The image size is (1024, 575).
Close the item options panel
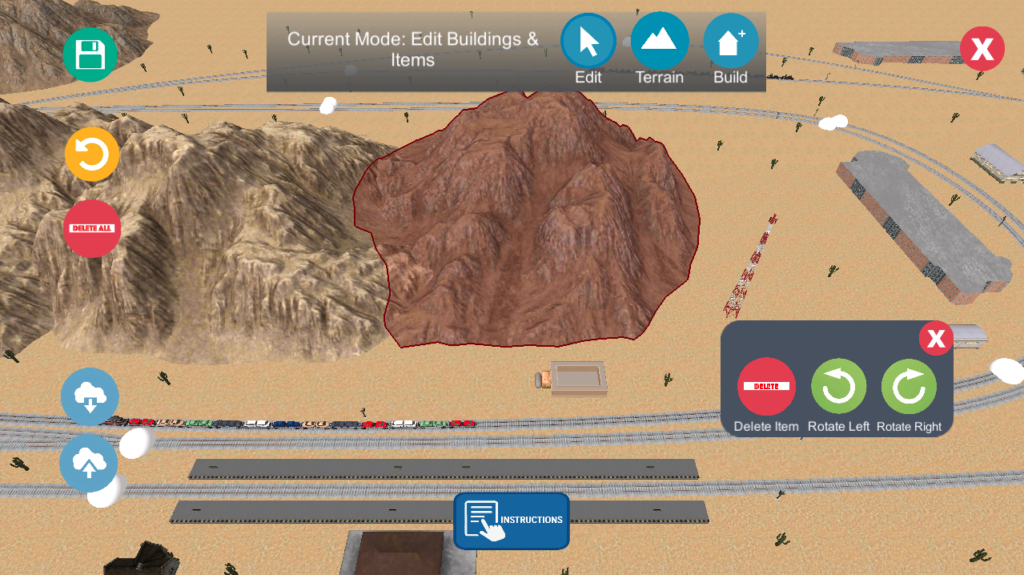(x=935, y=338)
